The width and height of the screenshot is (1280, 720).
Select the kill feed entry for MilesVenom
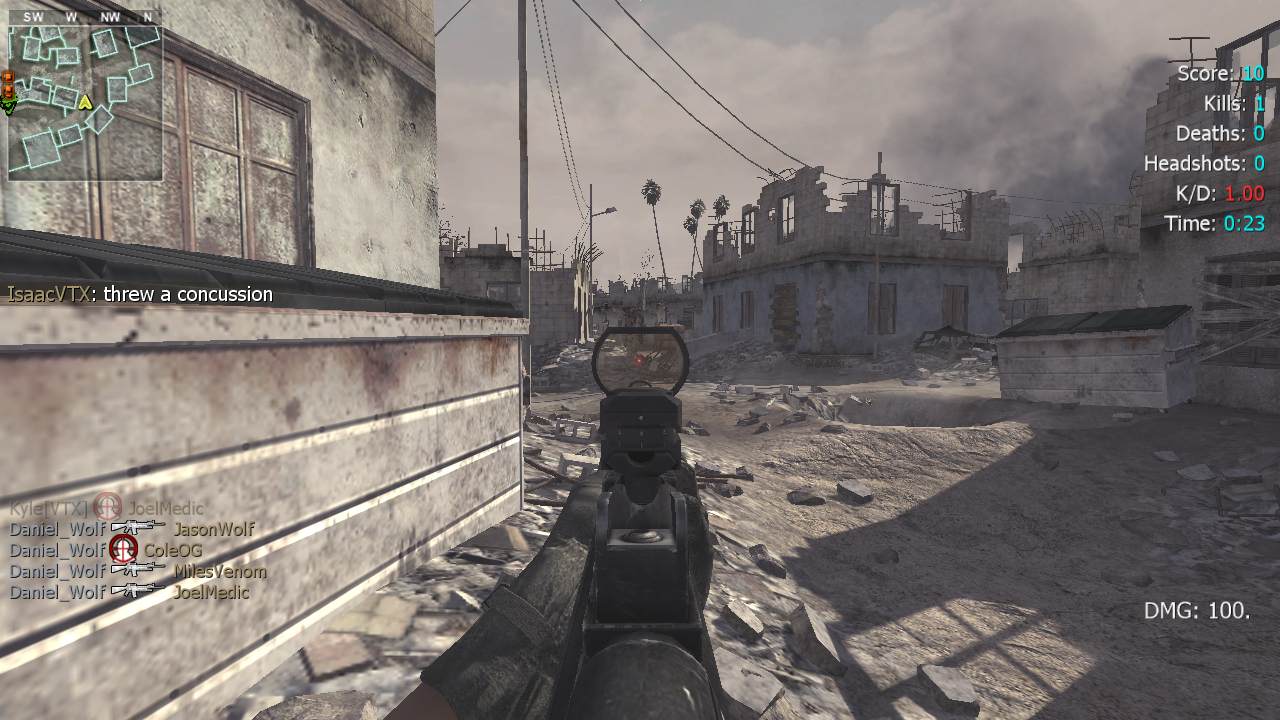[138, 571]
